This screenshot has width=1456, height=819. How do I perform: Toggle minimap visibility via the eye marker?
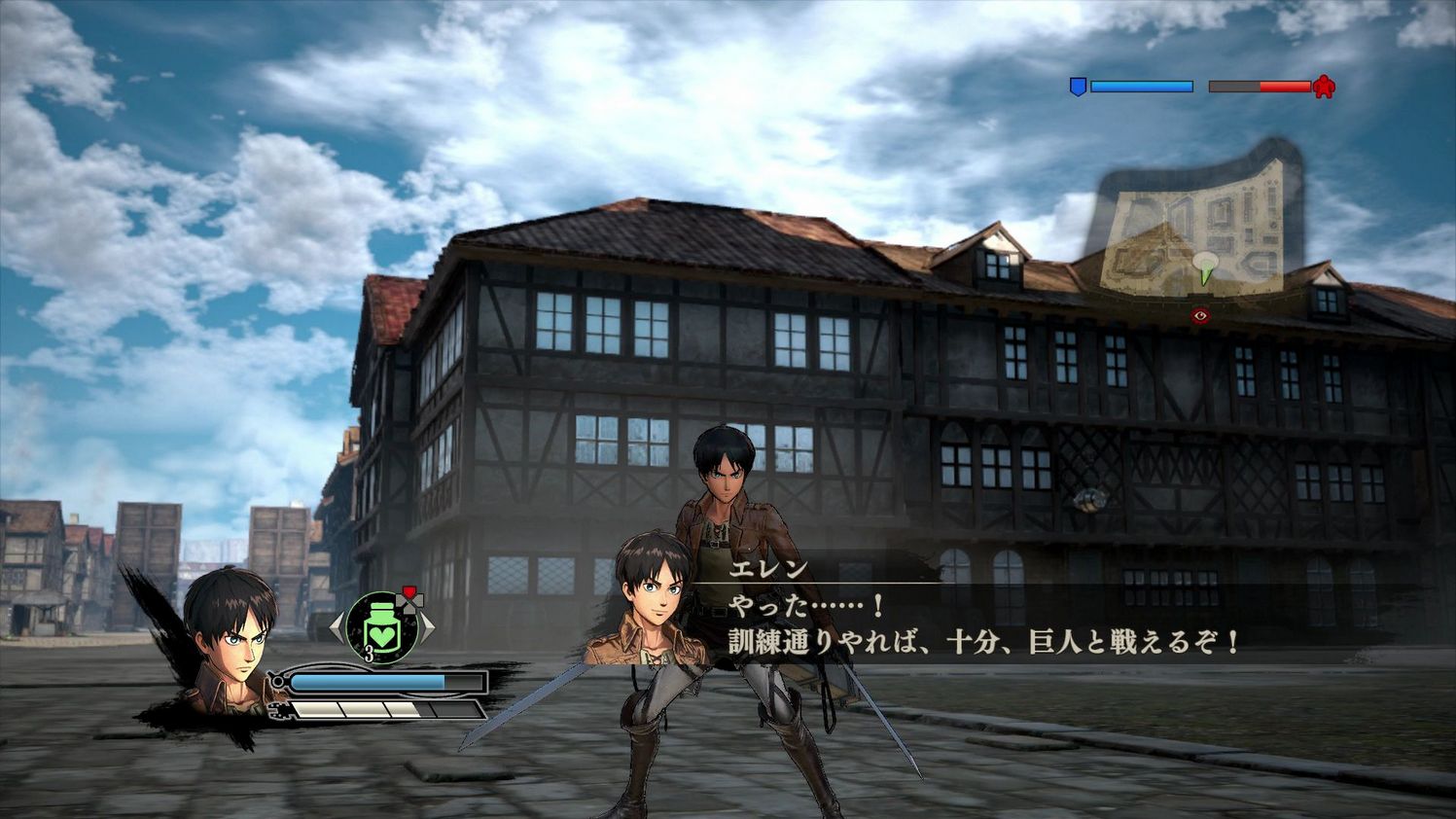click(1199, 315)
